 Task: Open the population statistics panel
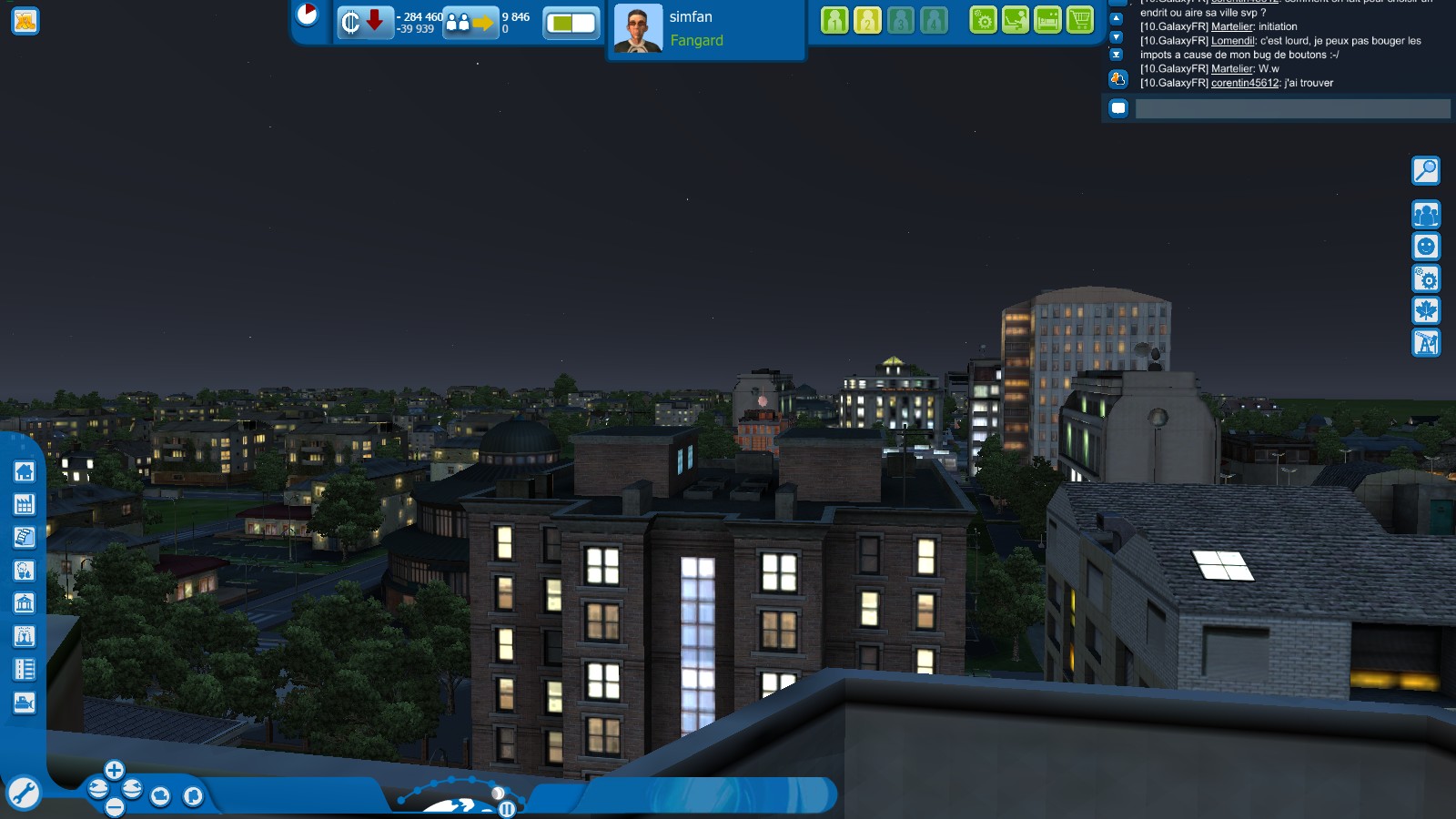(470, 23)
